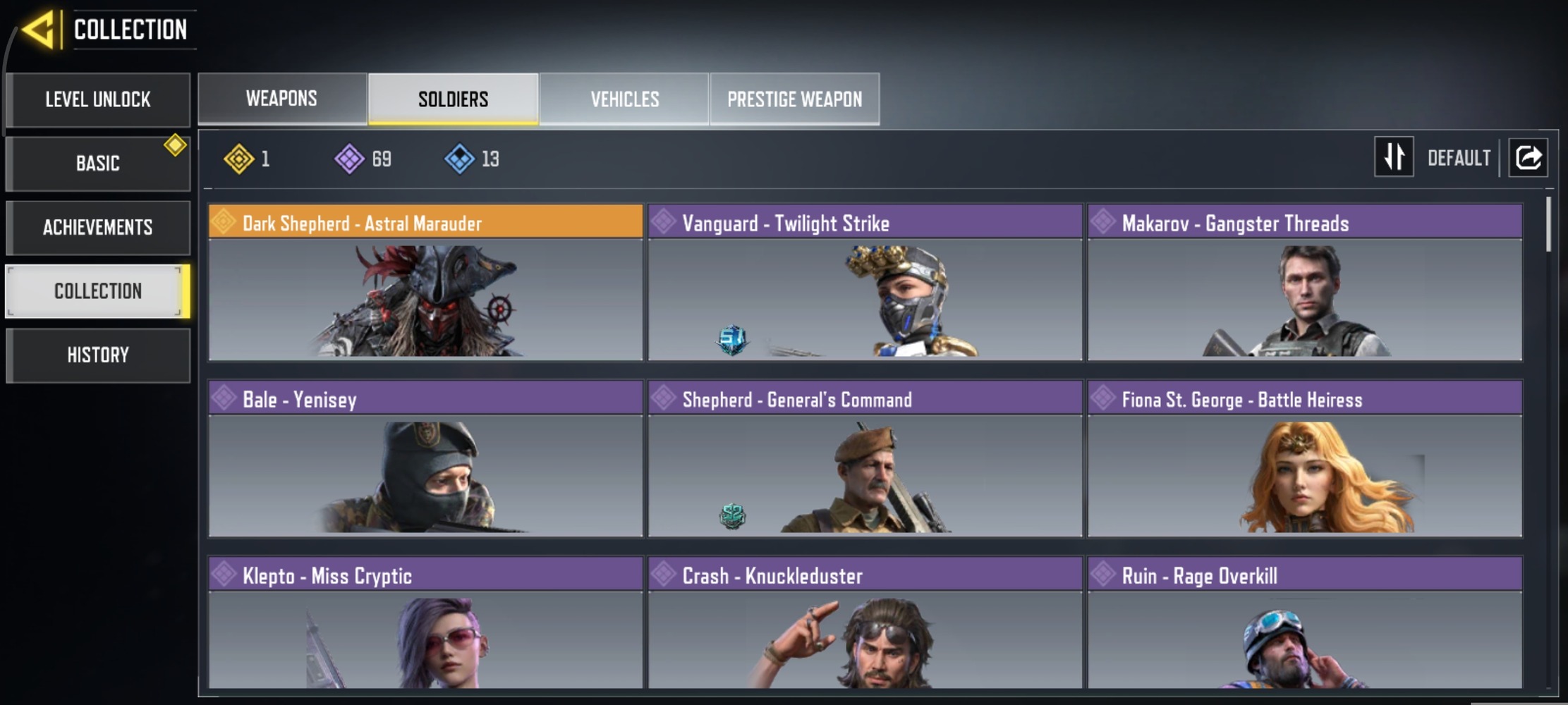Open the Basic profile section

(x=98, y=164)
